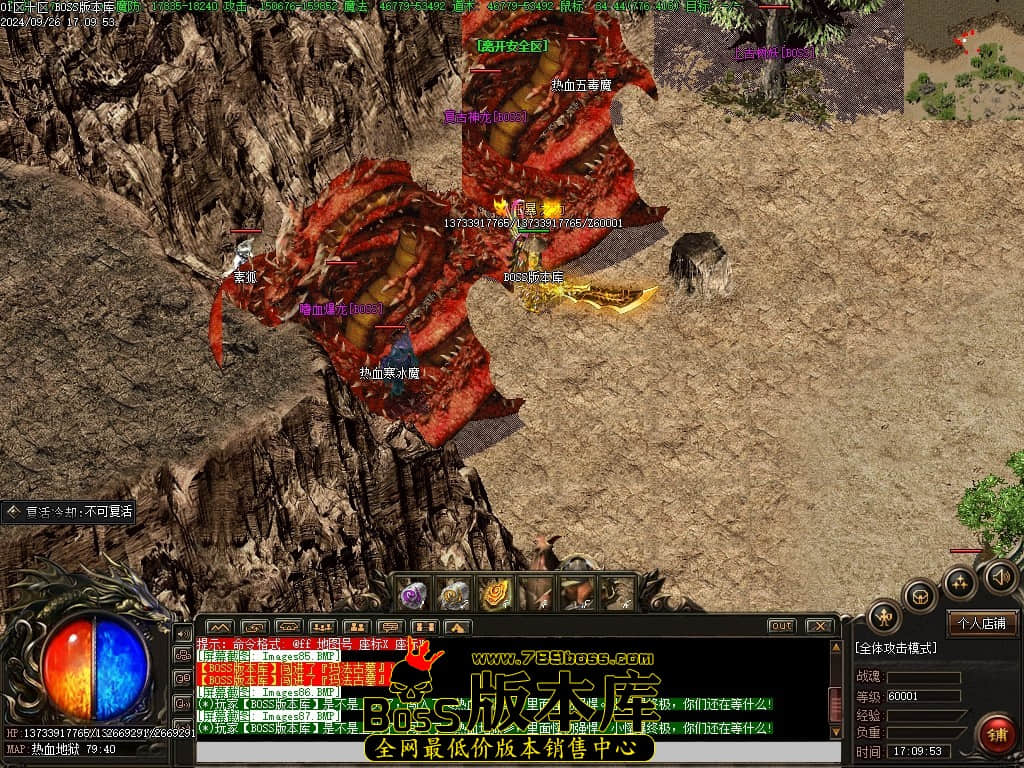Use the grey scroll hotbar item
Screen dimensions: 1024x768
point(454,594)
